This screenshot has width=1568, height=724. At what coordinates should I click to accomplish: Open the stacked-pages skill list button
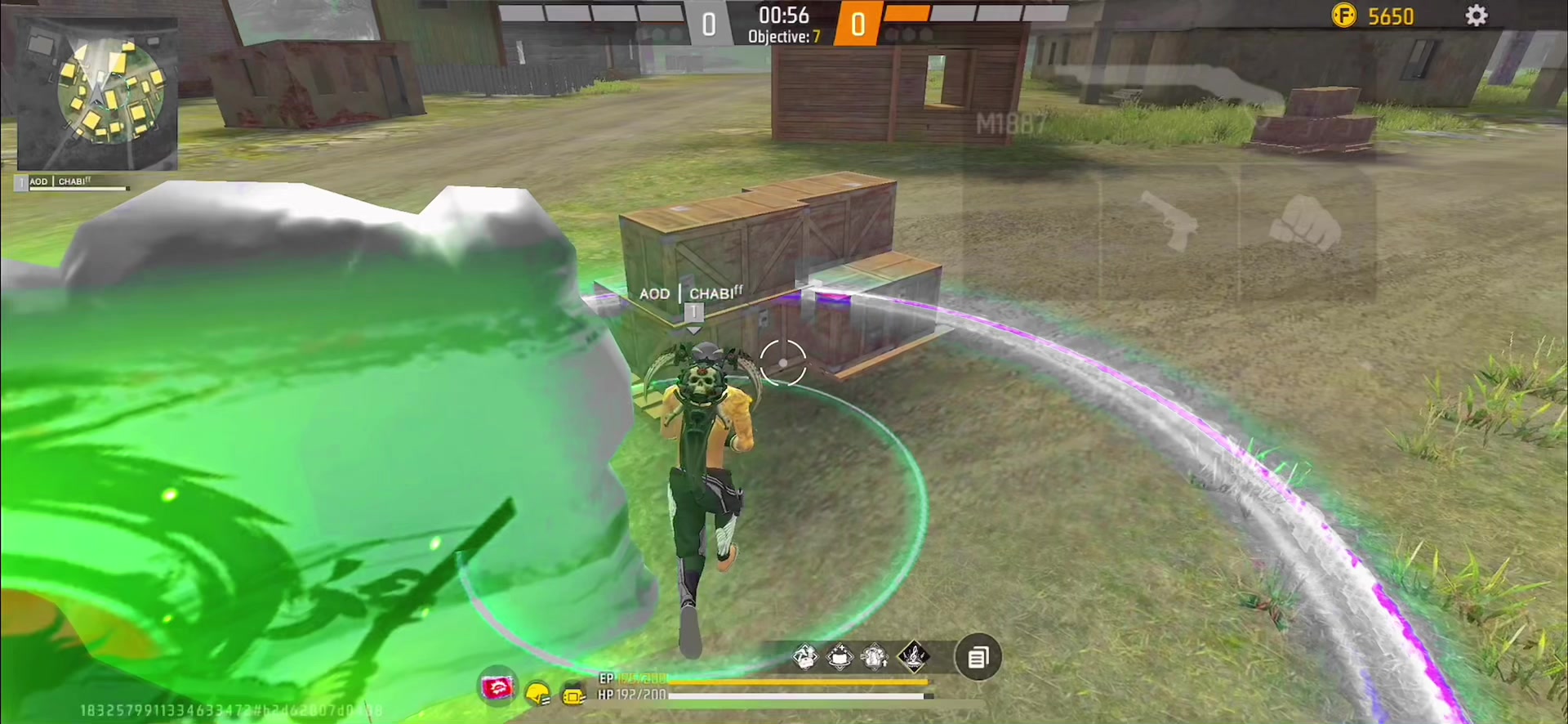[978, 657]
